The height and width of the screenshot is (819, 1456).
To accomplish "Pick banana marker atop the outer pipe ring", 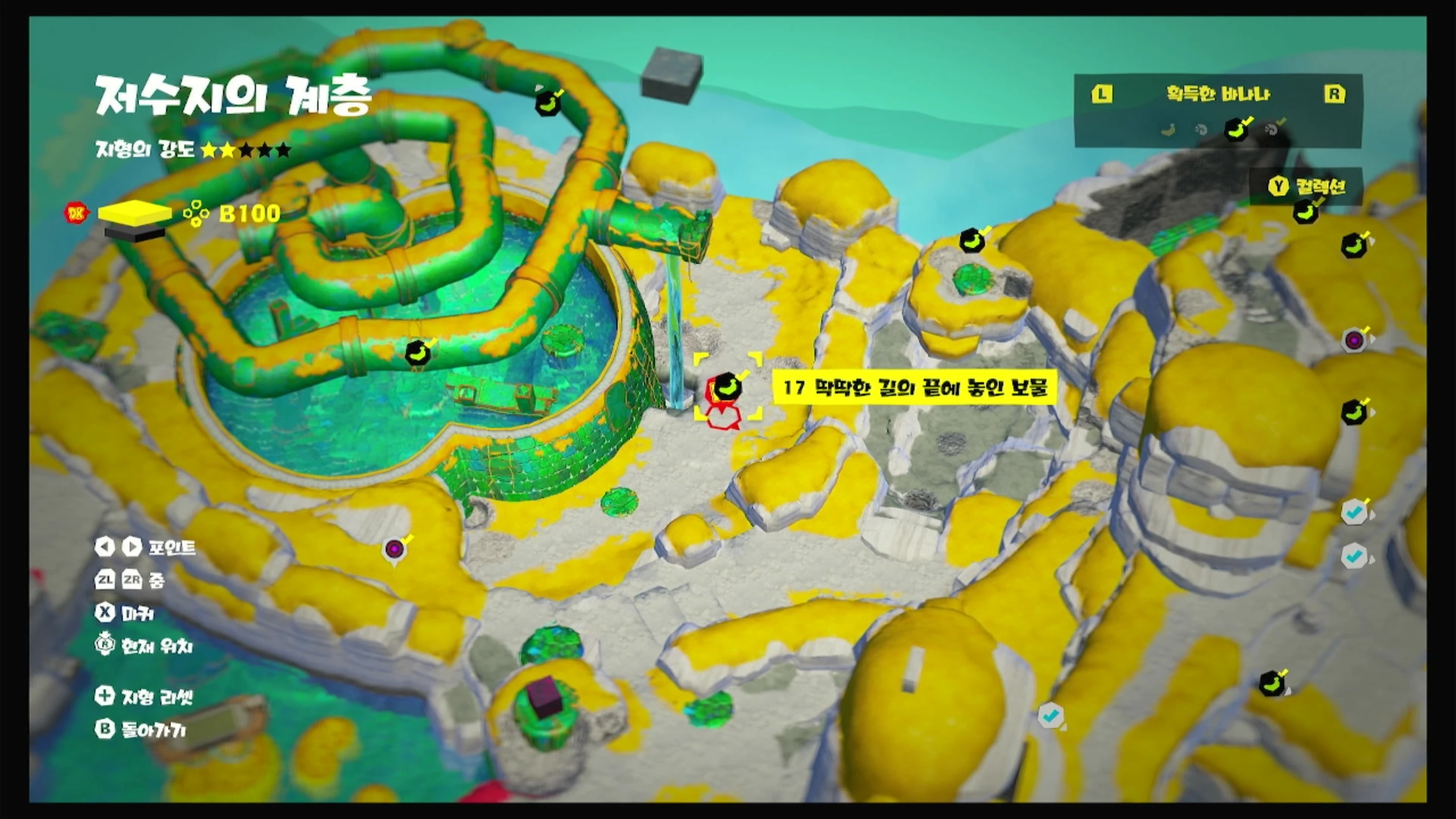I will point(548,104).
